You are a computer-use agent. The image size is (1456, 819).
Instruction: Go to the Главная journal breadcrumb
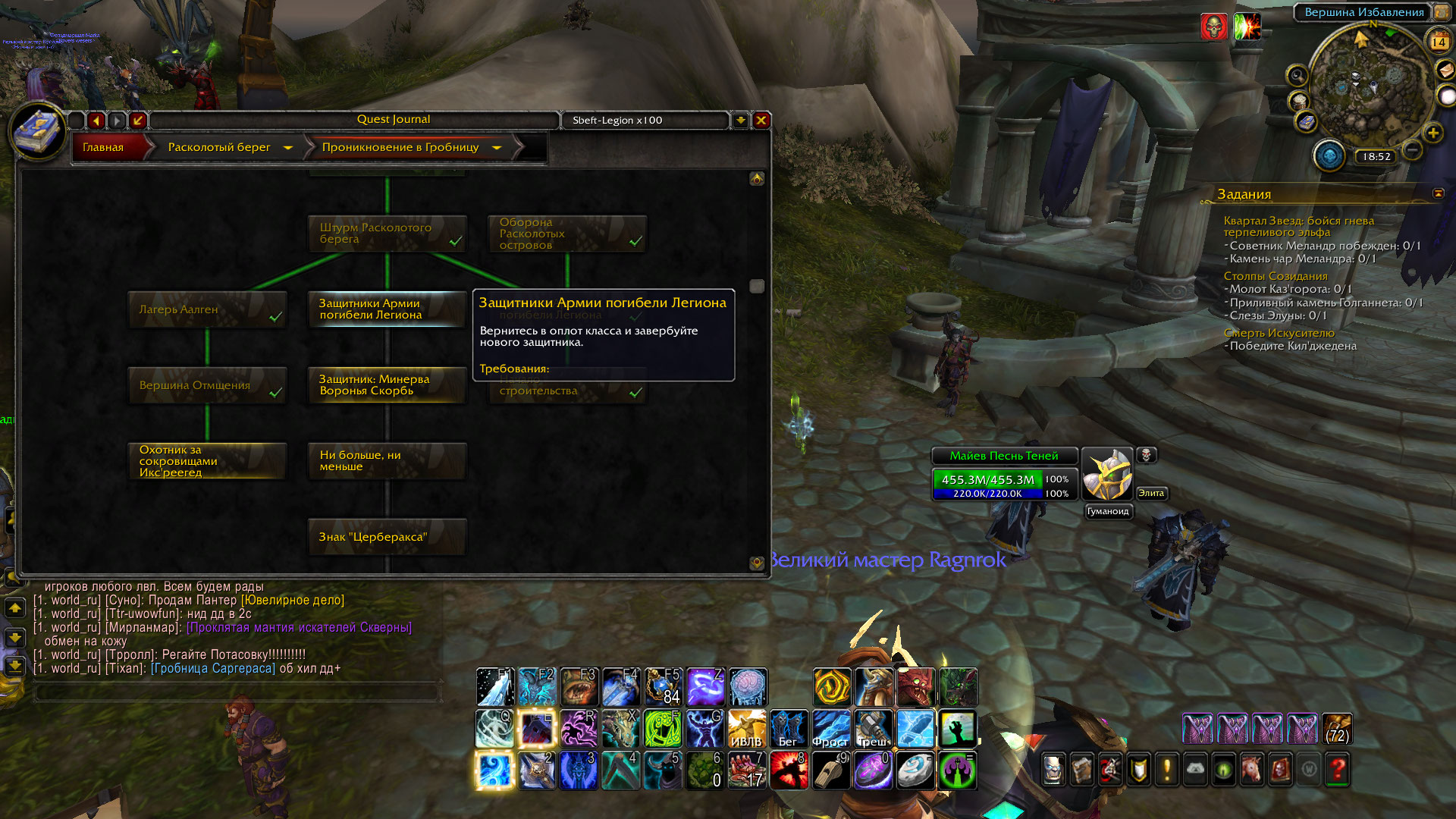point(104,147)
